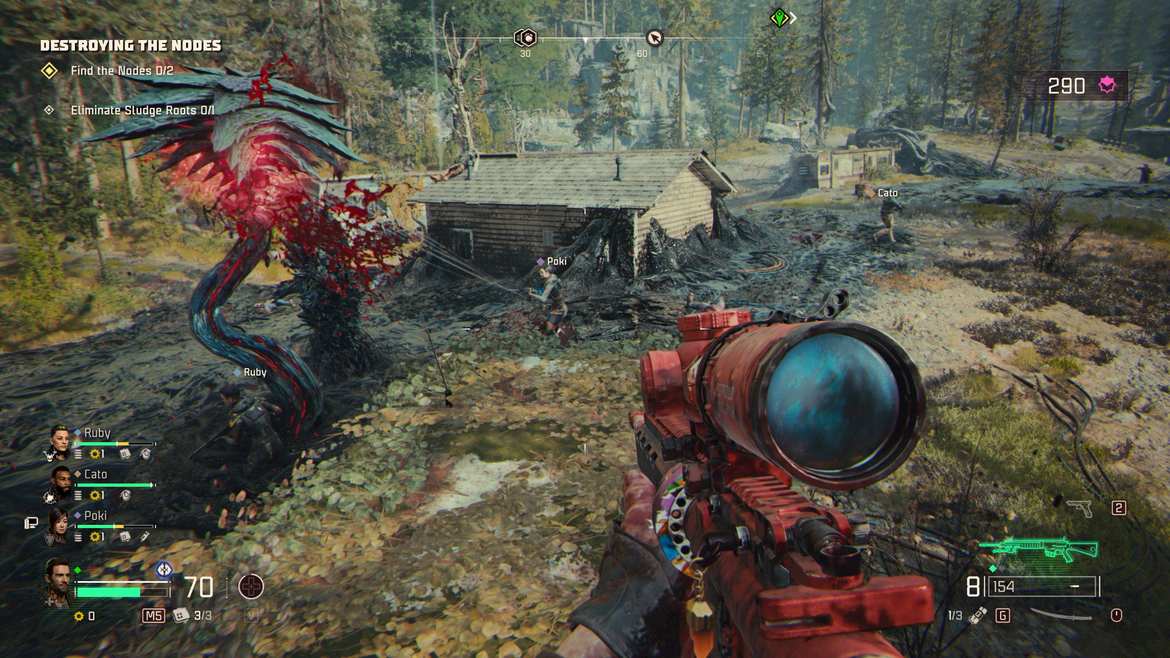Click Ruby's squad portrait
1170x658 pixels.
click(59, 440)
